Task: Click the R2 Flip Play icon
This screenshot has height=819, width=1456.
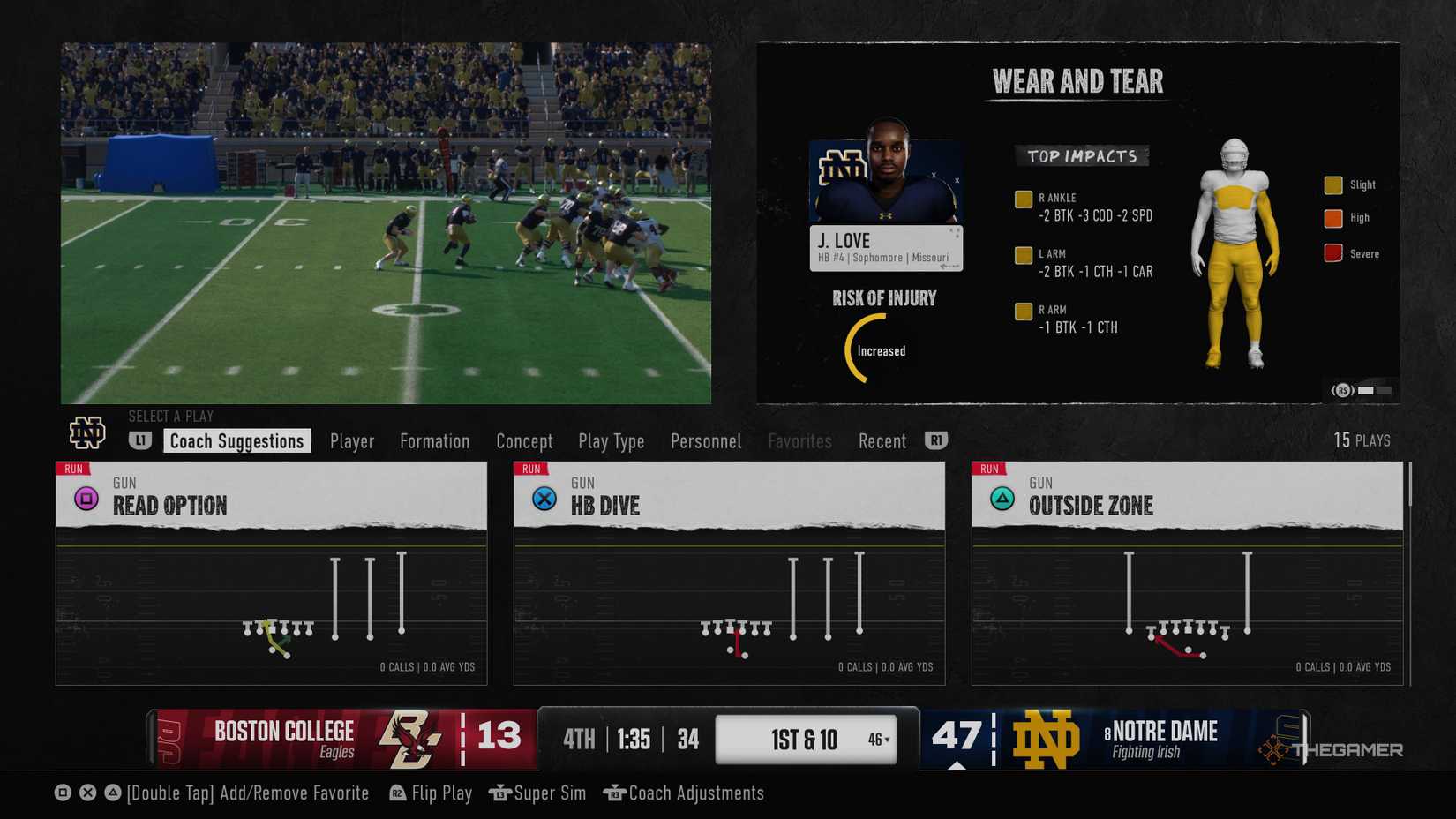Action: [395, 793]
